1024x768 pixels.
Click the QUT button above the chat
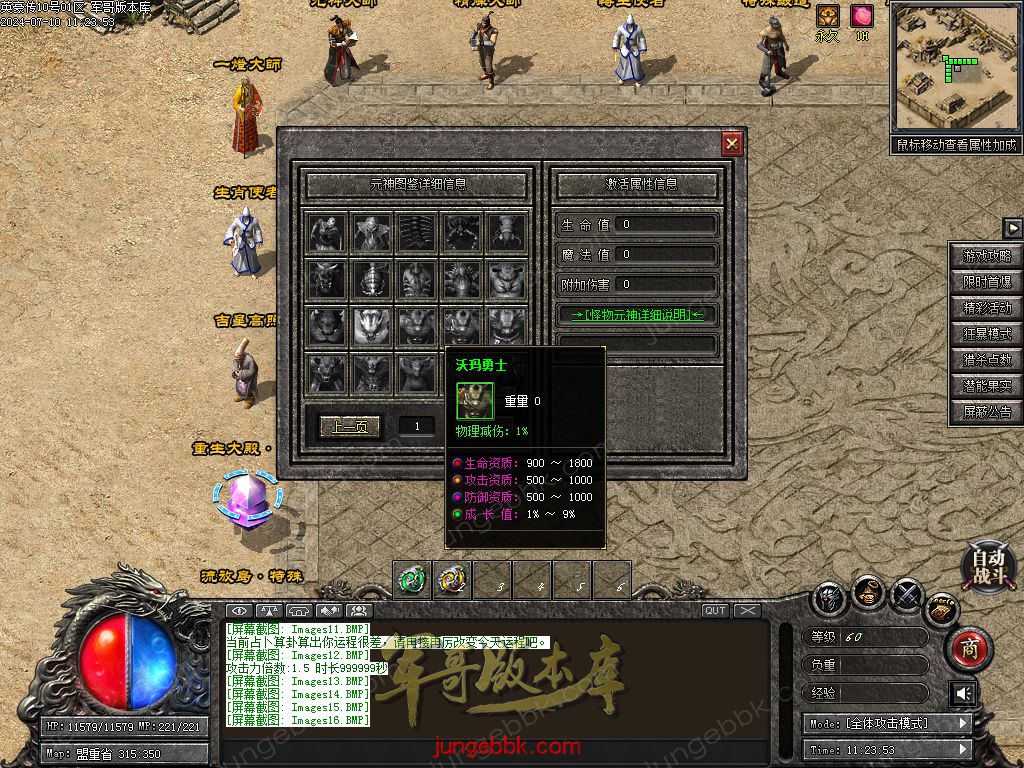[715, 611]
